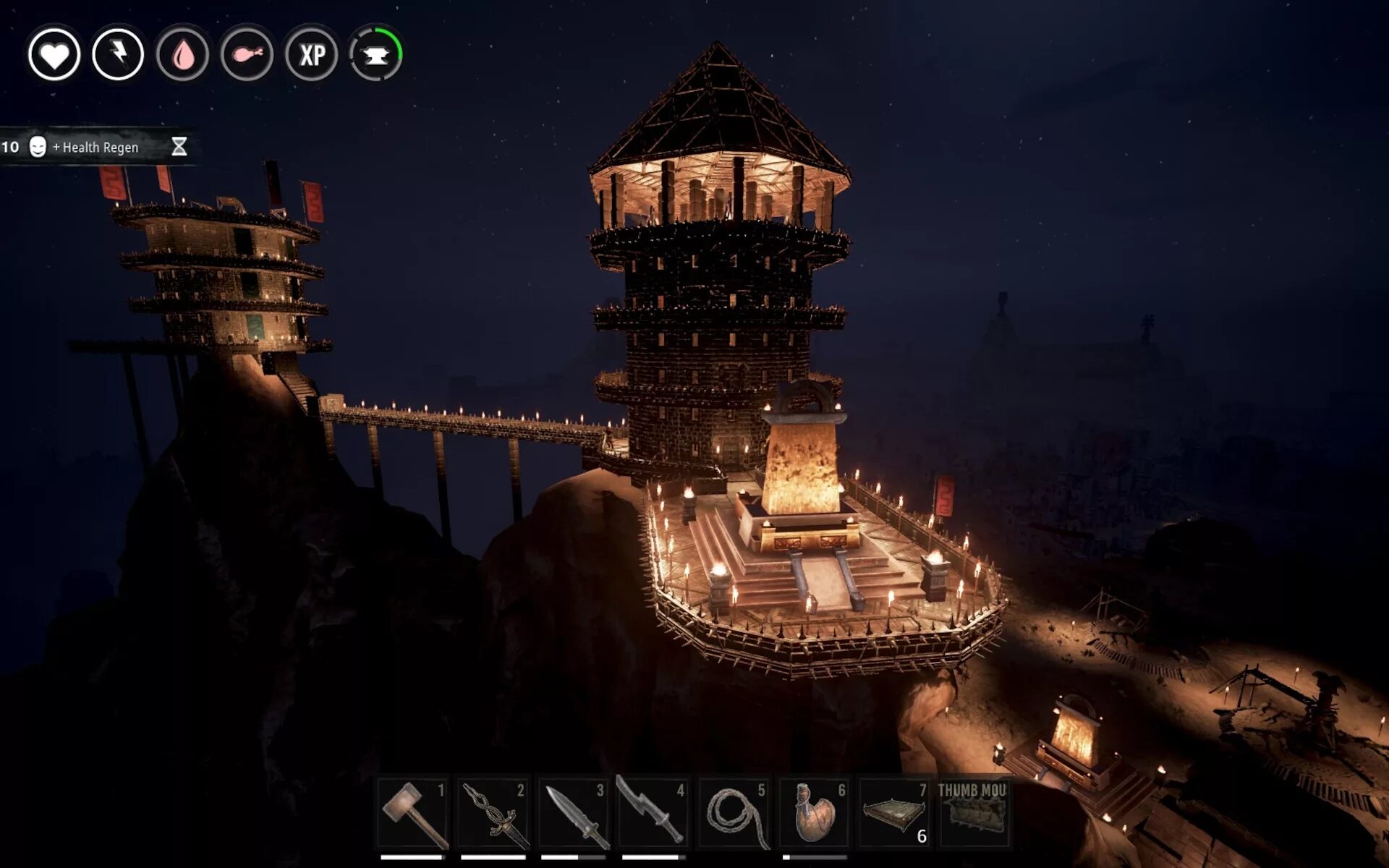Viewport: 1389px width, 868px height.
Task: Select the repair hammer in hotbar slot 1
Action: click(x=413, y=814)
